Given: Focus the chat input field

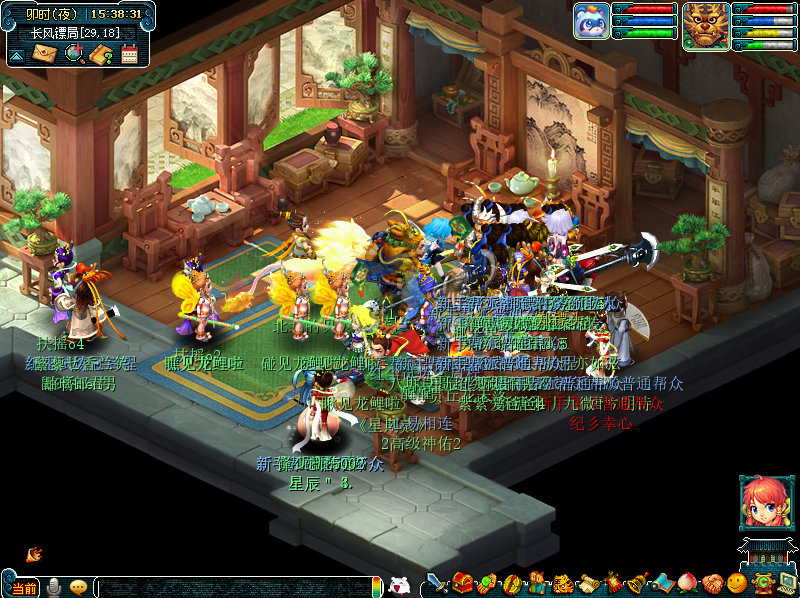Looking at the screenshot, I should click(x=235, y=587).
